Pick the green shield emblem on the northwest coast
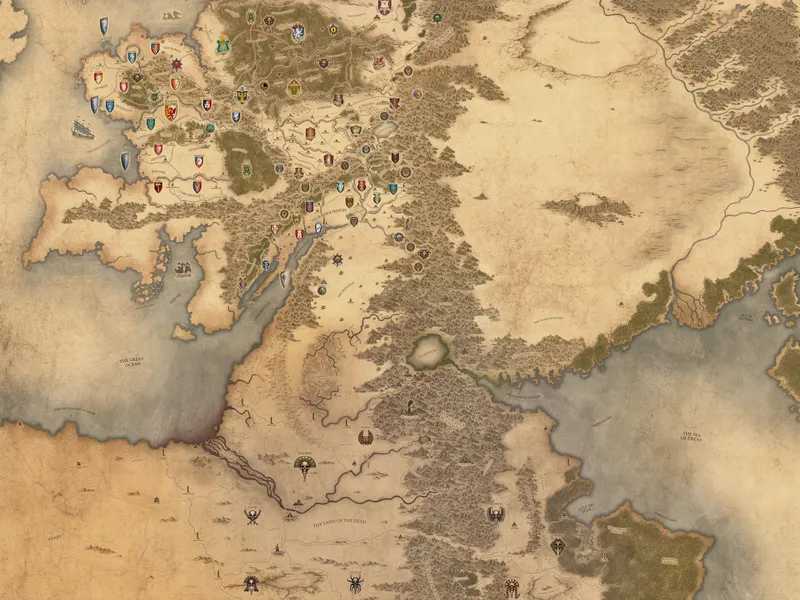The height and width of the screenshot is (600, 800). click(x=223, y=45)
